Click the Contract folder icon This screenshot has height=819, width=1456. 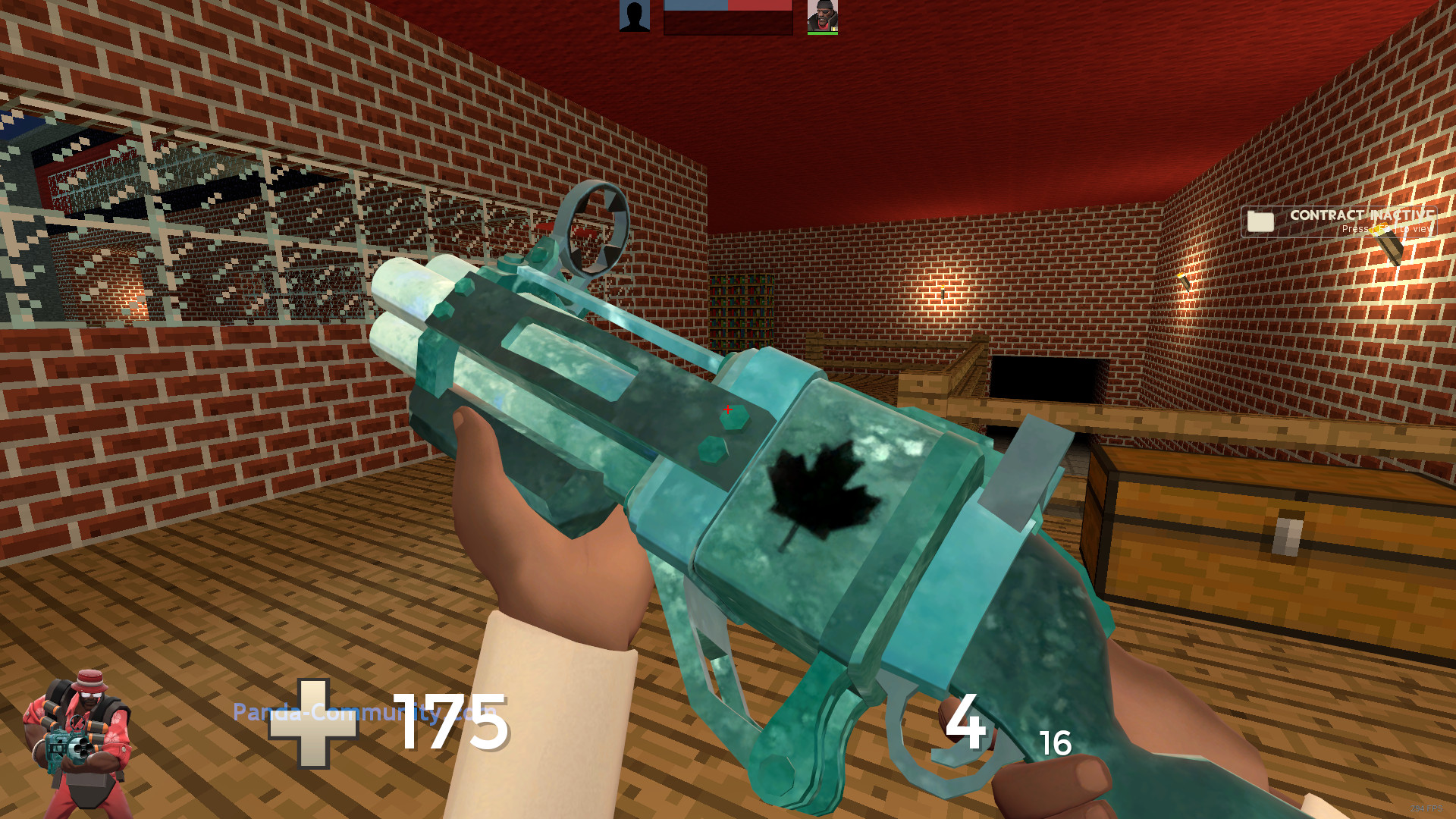1260,222
